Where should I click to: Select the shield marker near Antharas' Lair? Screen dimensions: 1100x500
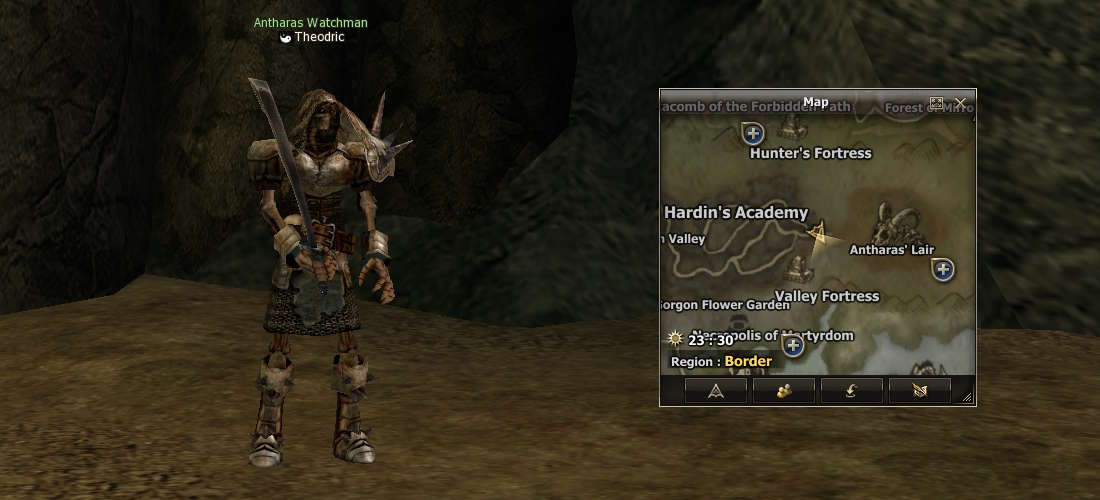point(942,268)
